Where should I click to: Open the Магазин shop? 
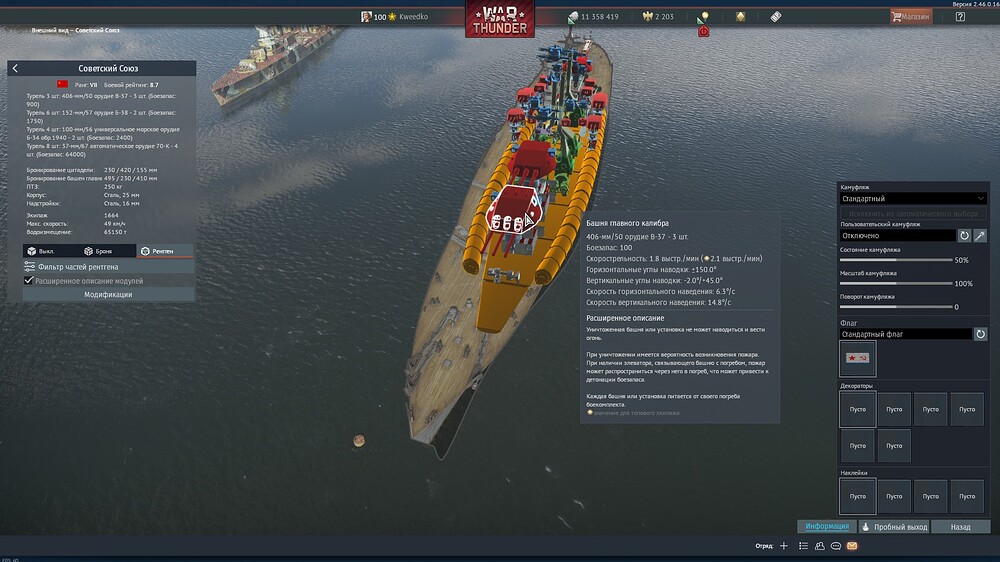[911, 17]
